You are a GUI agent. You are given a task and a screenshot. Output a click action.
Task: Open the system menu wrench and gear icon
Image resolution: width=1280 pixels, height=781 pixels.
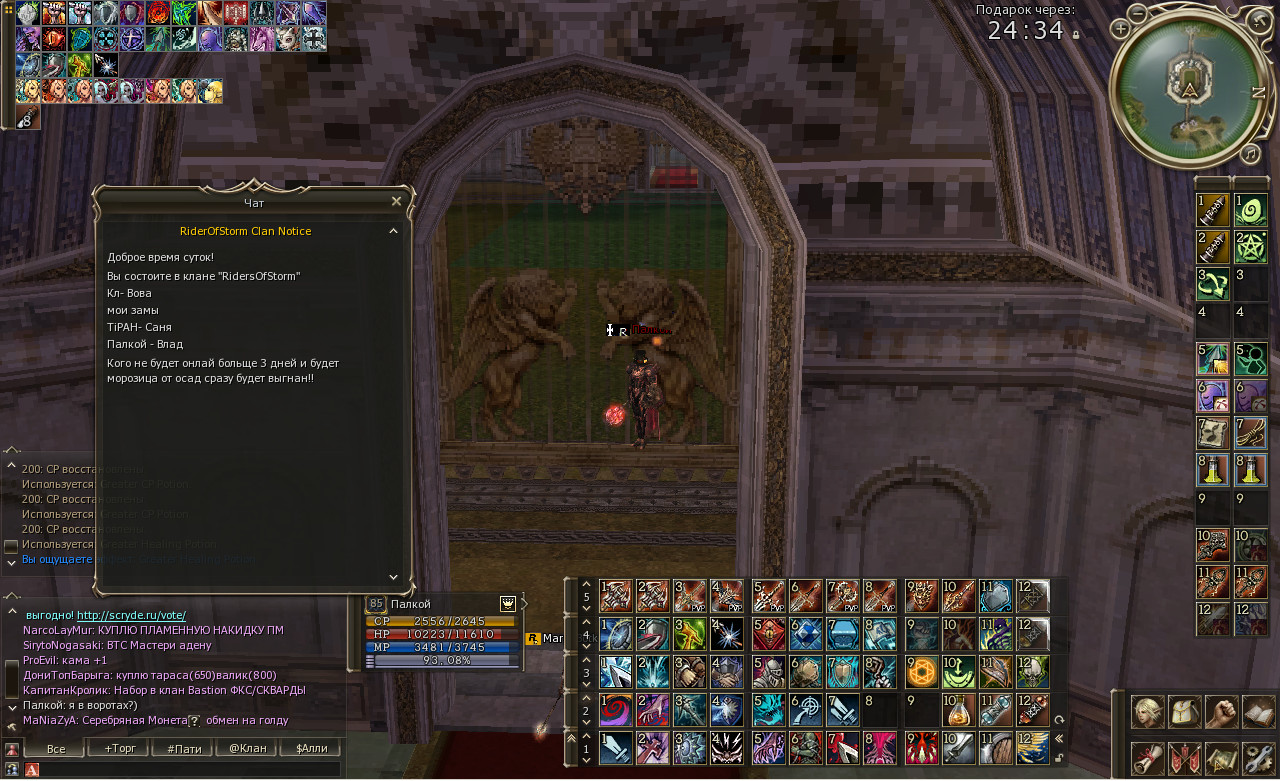click(x=1258, y=758)
